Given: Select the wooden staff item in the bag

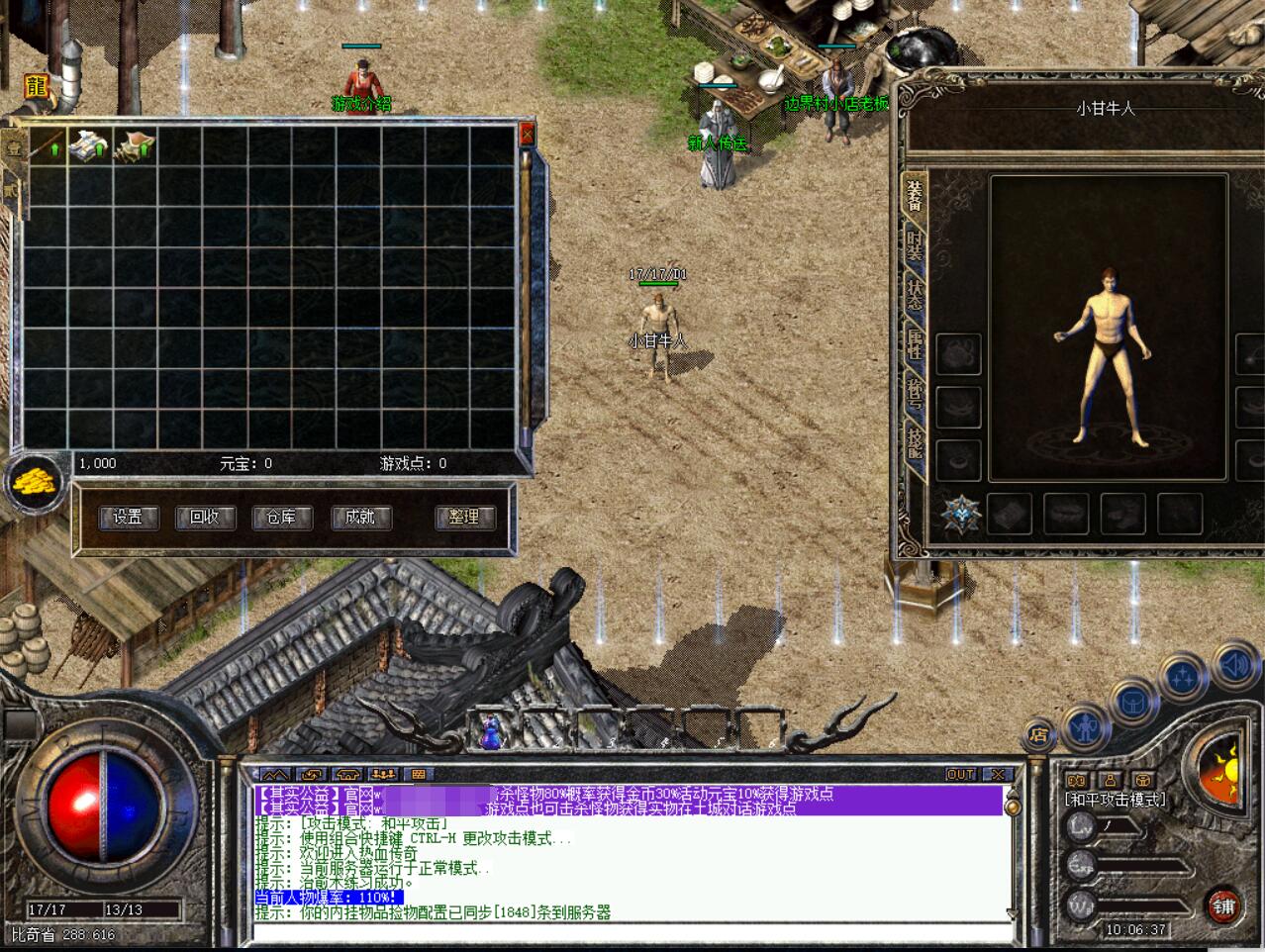Looking at the screenshot, I should (x=47, y=145).
